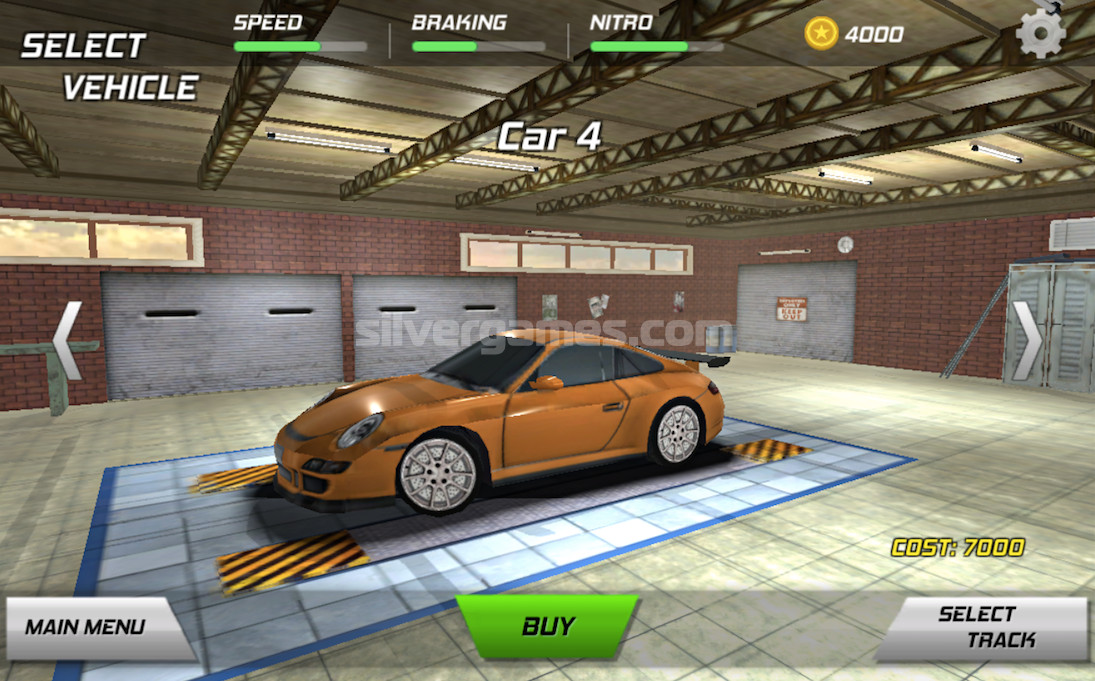Viewport: 1095px width, 681px height.
Task: Return to the Main Menu
Action: [87, 628]
